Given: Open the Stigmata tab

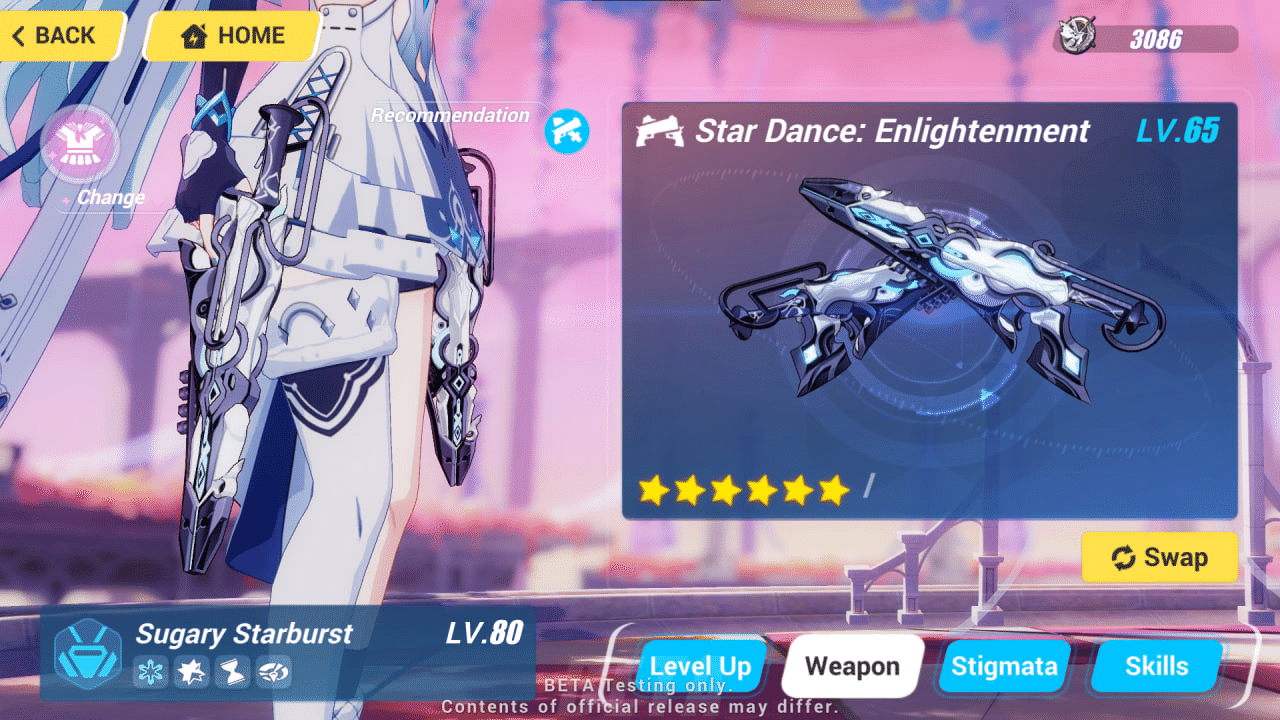Looking at the screenshot, I should point(1004,665).
